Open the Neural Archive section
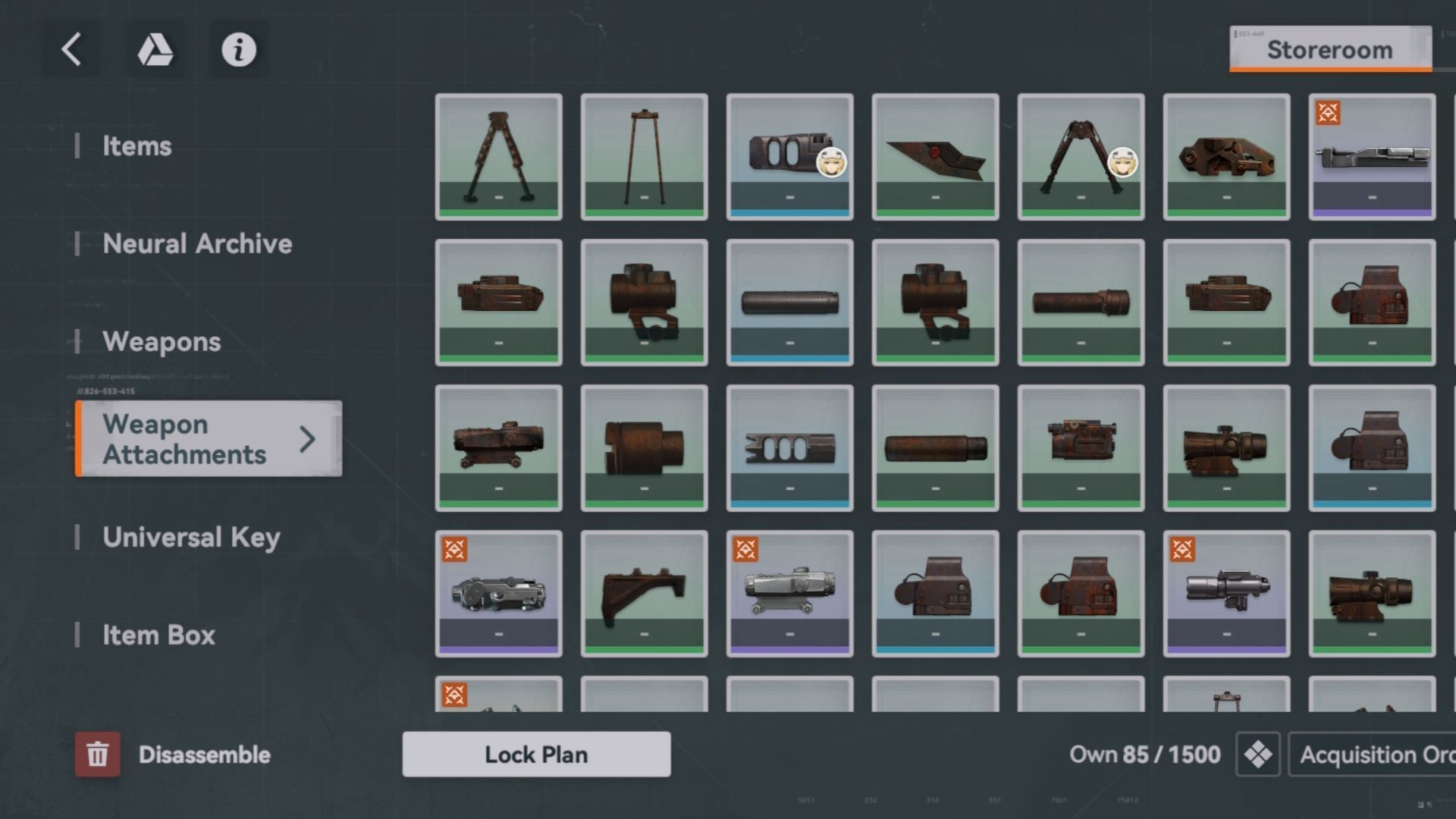The width and height of the screenshot is (1456, 819). [x=197, y=243]
